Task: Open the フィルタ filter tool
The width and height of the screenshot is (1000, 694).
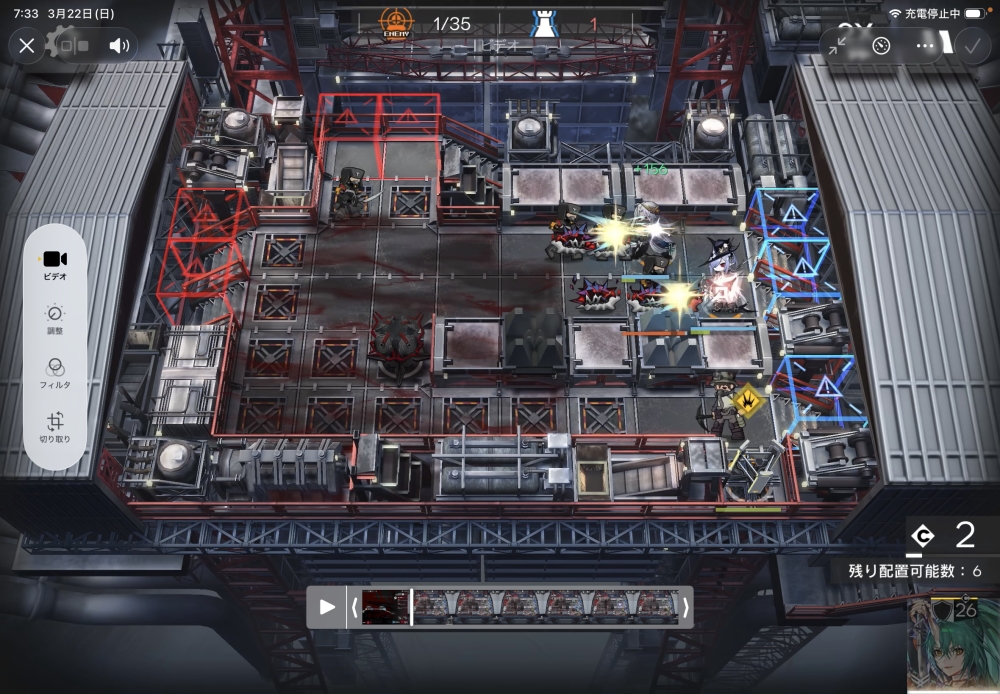Action: (x=55, y=373)
